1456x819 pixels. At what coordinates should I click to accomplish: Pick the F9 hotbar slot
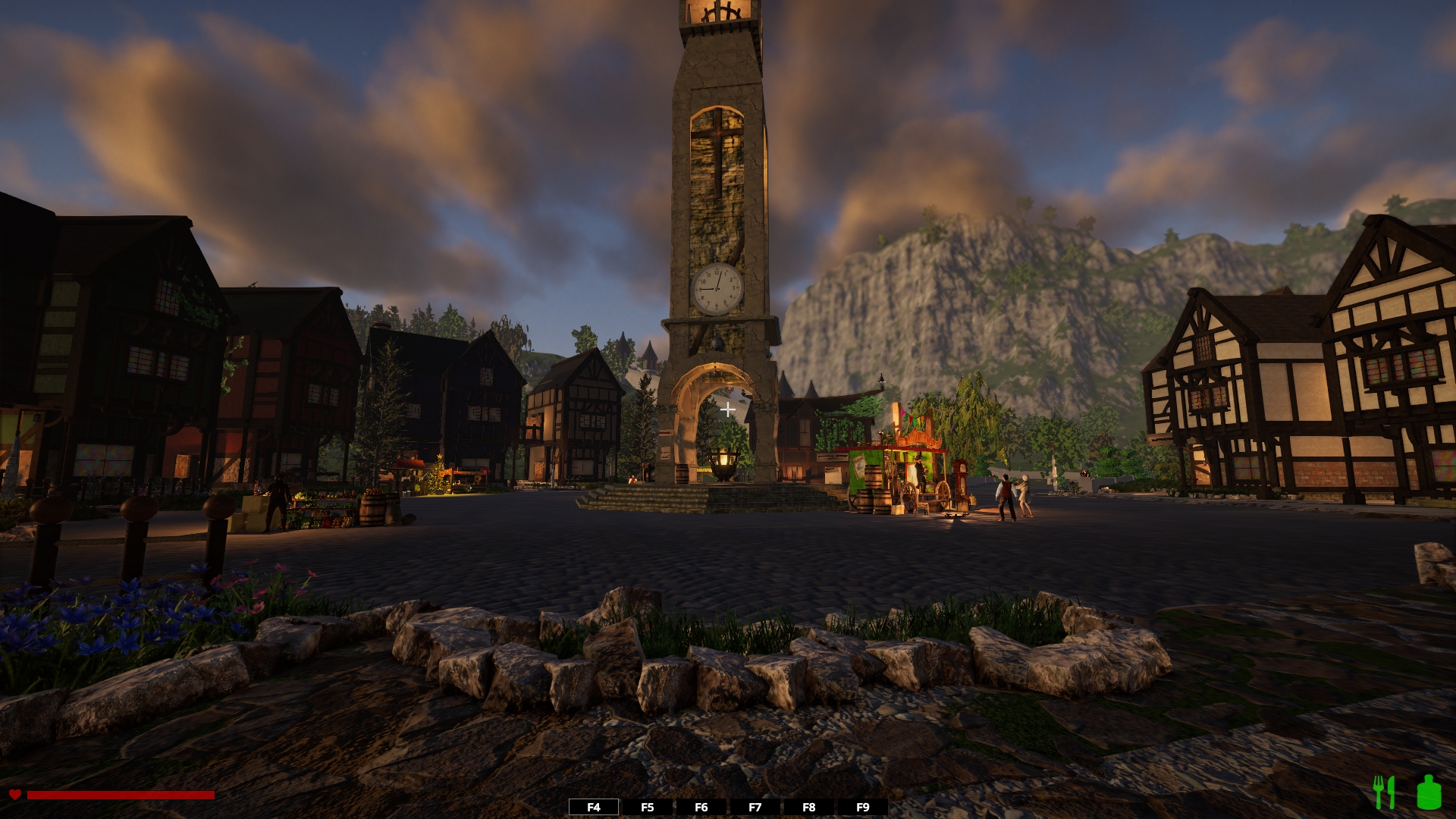point(863,807)
